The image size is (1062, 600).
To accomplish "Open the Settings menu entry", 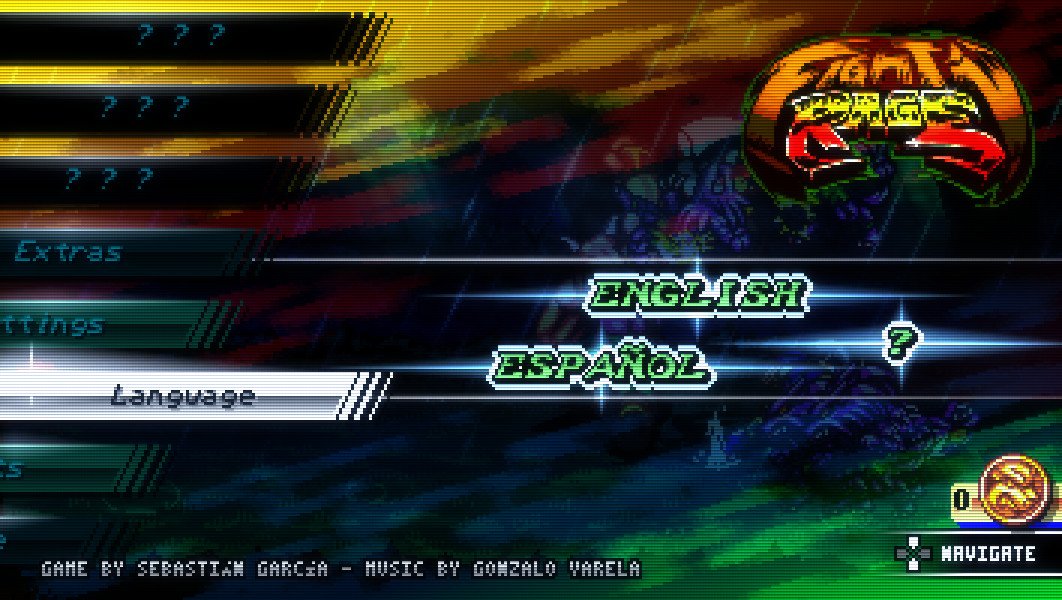I will [x=55, y=325].
